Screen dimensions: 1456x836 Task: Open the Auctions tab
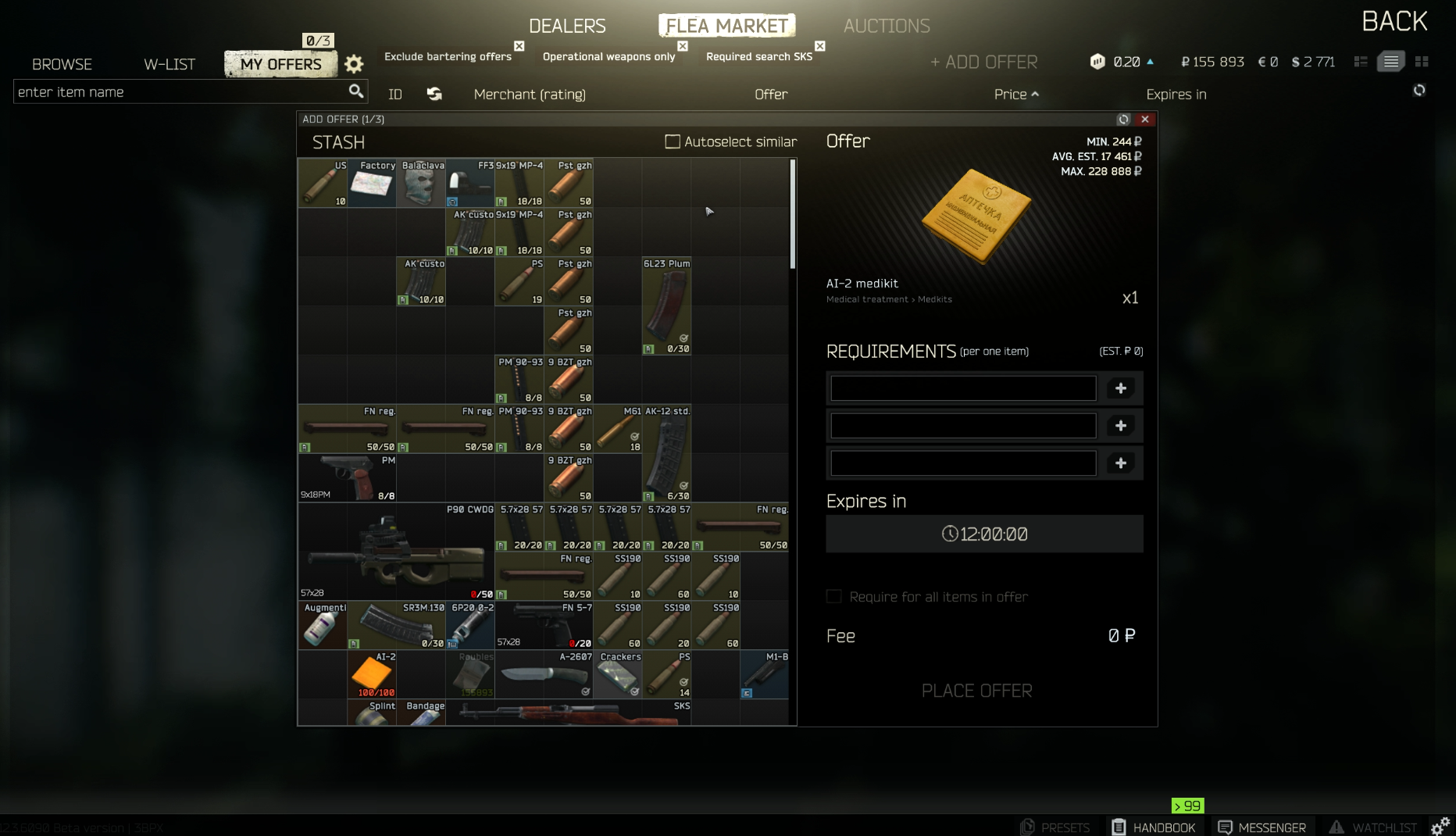pyautogui.click(x=886, y=25)
